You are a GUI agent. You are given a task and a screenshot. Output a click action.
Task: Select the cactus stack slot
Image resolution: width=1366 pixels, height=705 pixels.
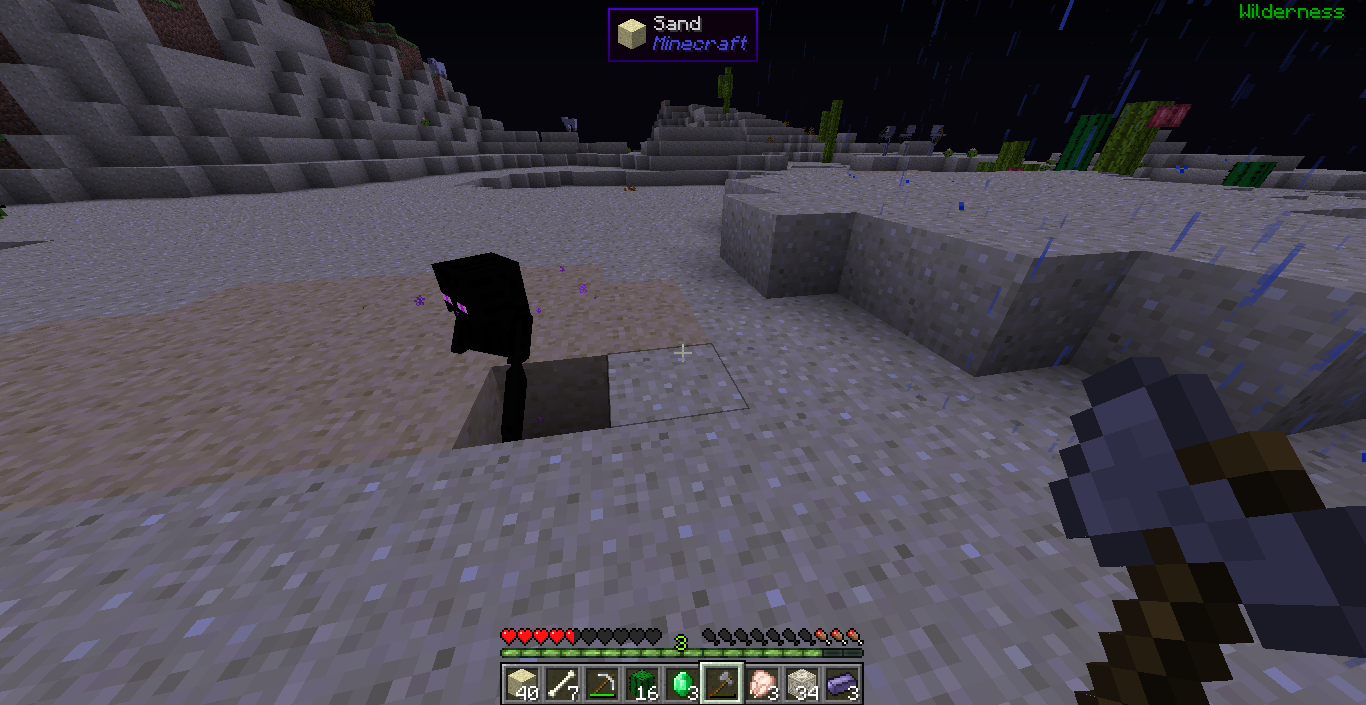click(x=640, y=684)
